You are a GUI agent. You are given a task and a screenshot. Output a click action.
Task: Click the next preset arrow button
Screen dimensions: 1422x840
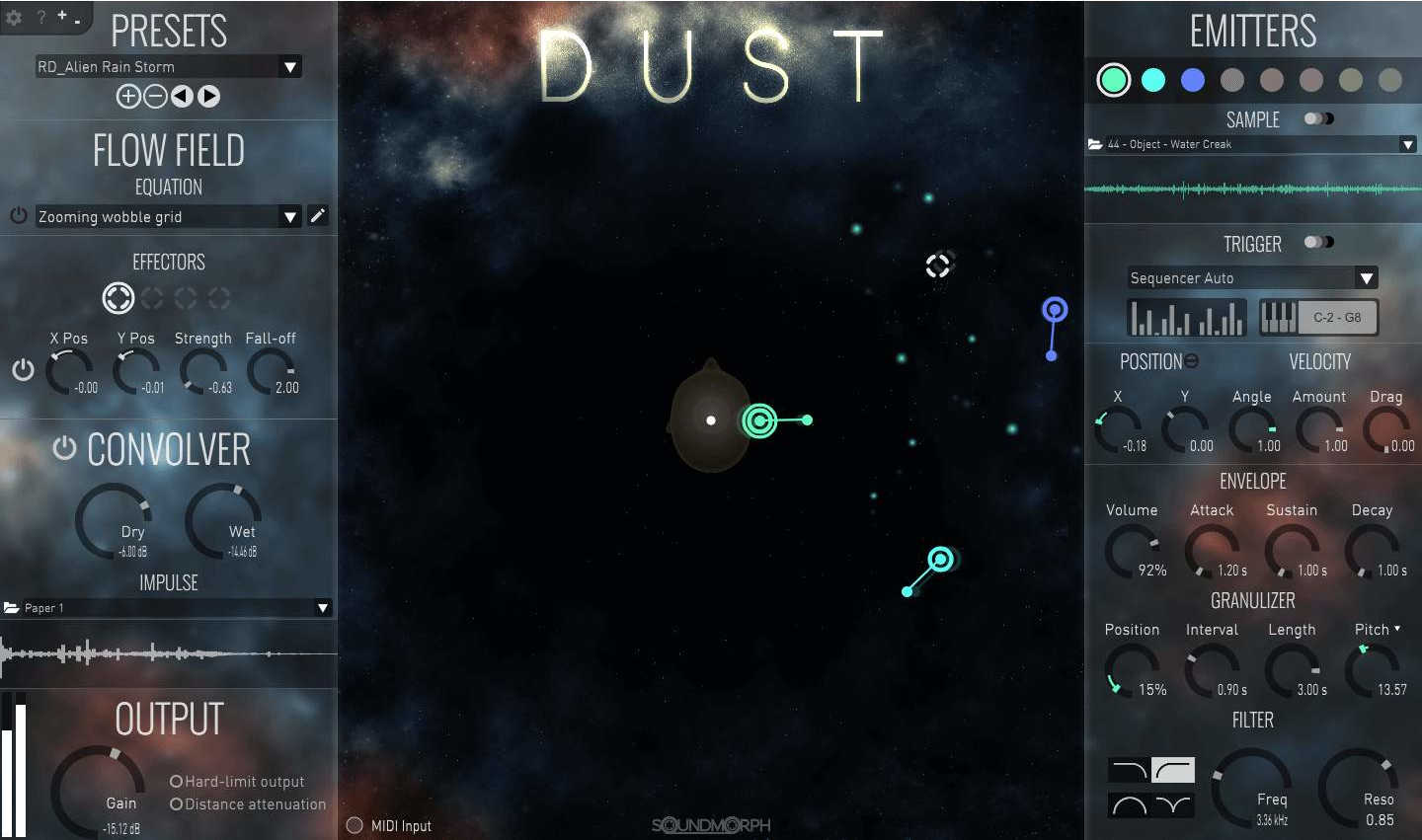click(x=208, y=96)
